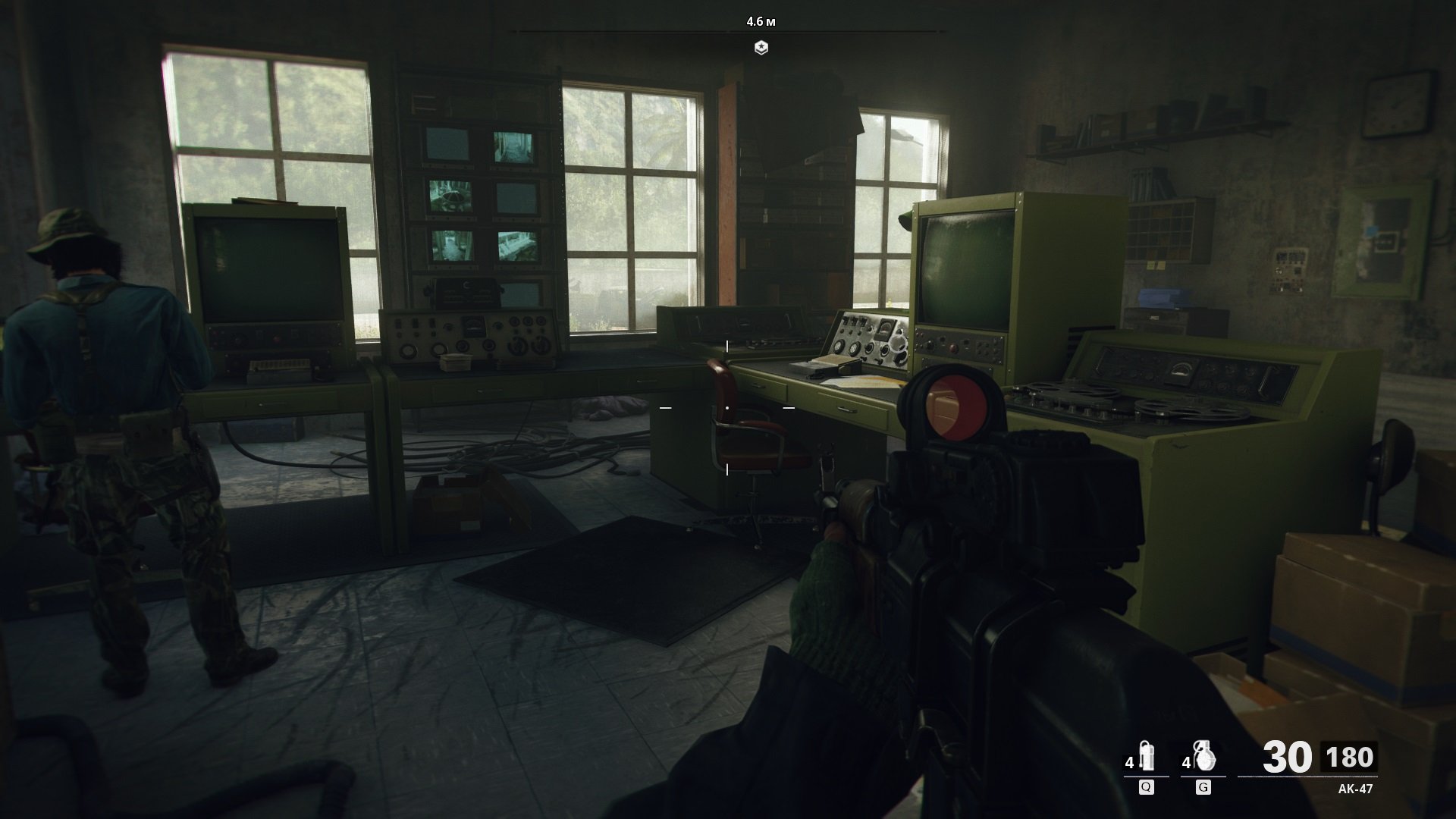
Task: Click the cube objective marker
Action: click(x=761, y=48)
